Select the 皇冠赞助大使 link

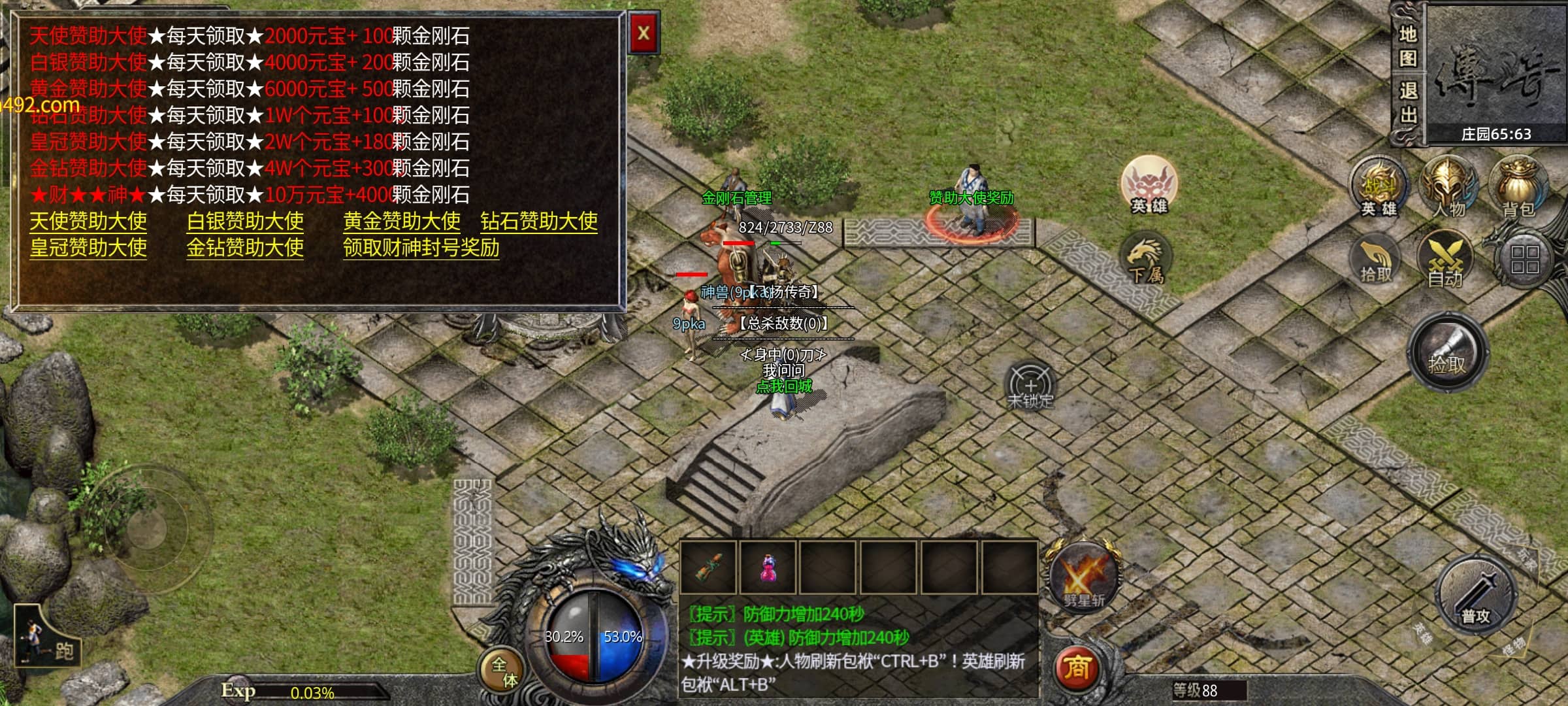click(x=88, y=248)
